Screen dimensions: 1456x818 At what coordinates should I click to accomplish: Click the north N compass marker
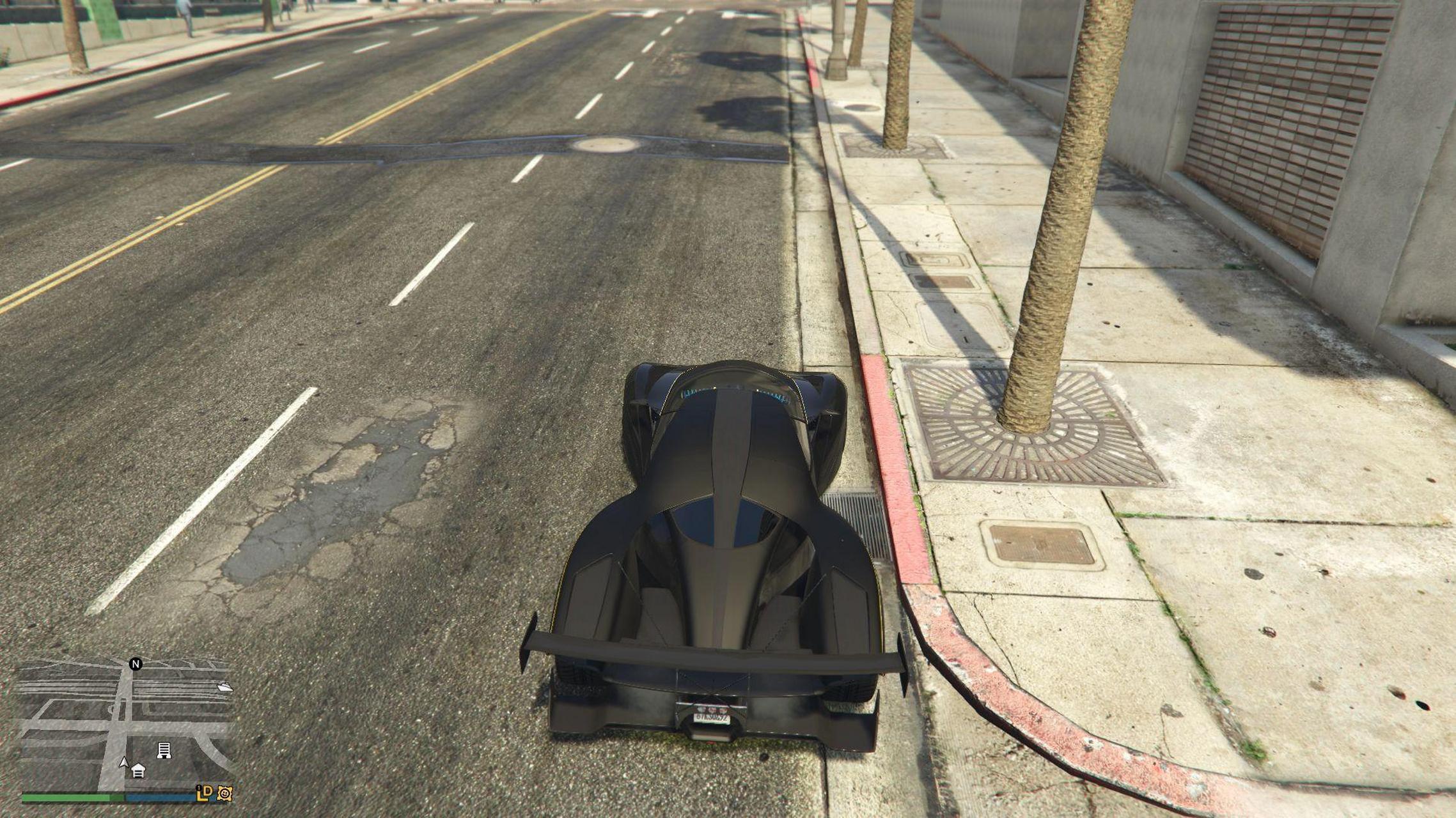pos(136,664)
